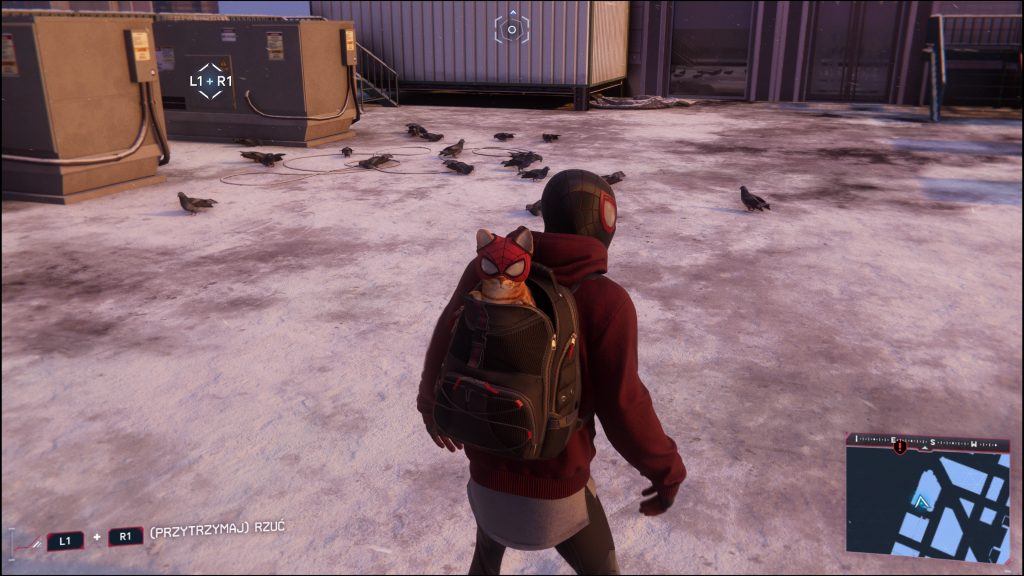
Task: Select the player arrow on the minimap
Action: 922,503
